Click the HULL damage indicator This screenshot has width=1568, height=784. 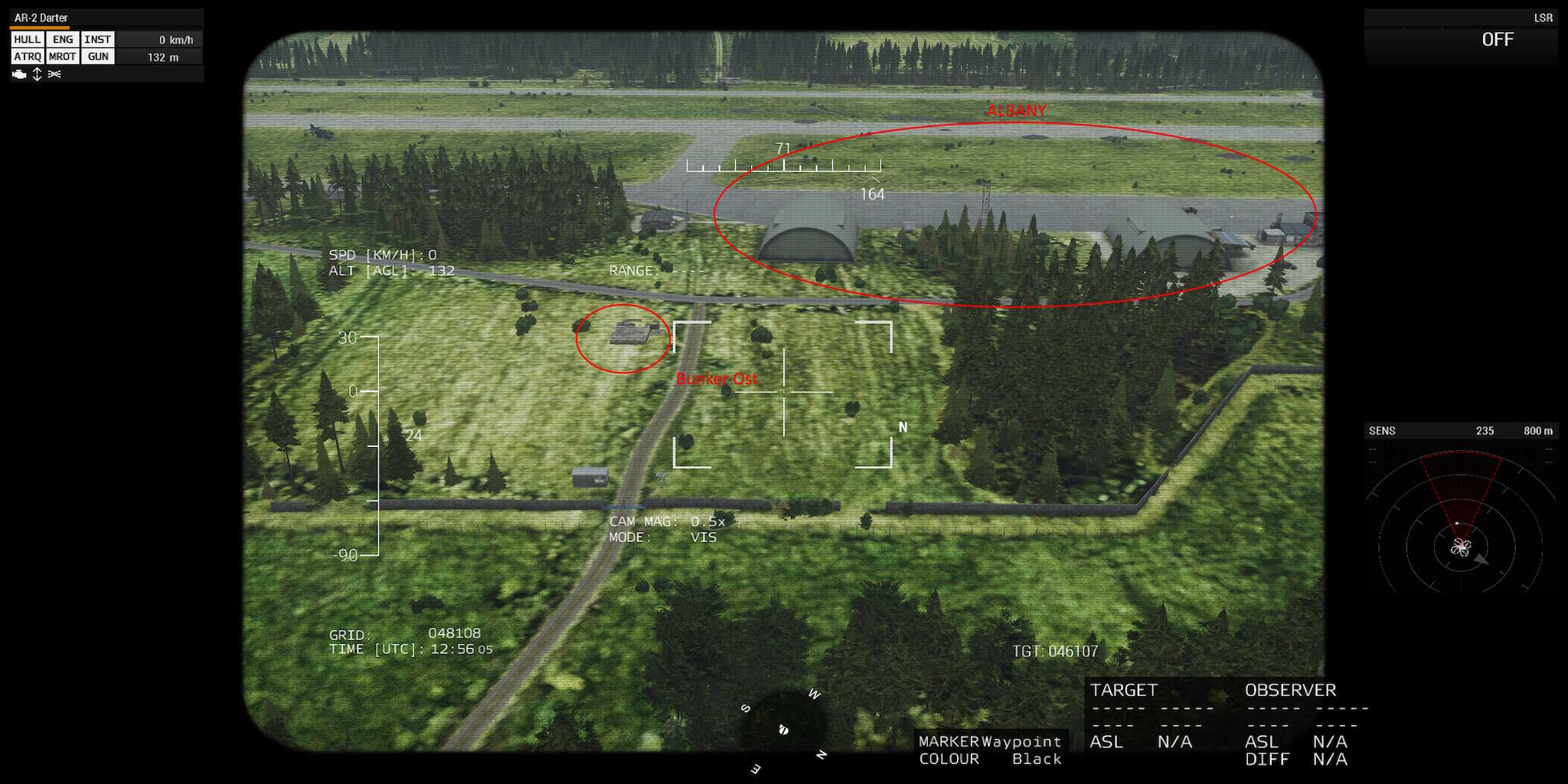[27, 40]
